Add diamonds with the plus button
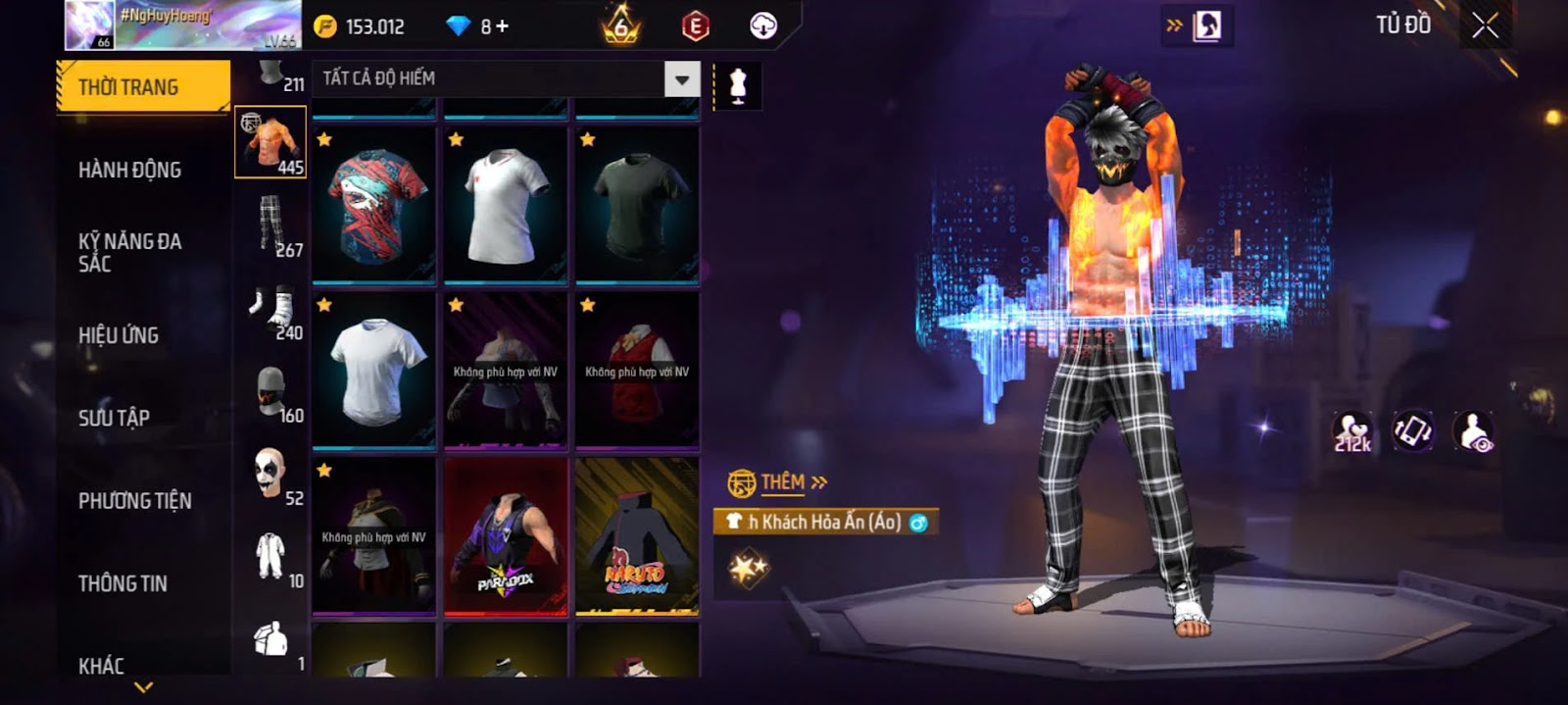Image resolution: width=1568 pixels, height=705 pixels. [502, 26]
